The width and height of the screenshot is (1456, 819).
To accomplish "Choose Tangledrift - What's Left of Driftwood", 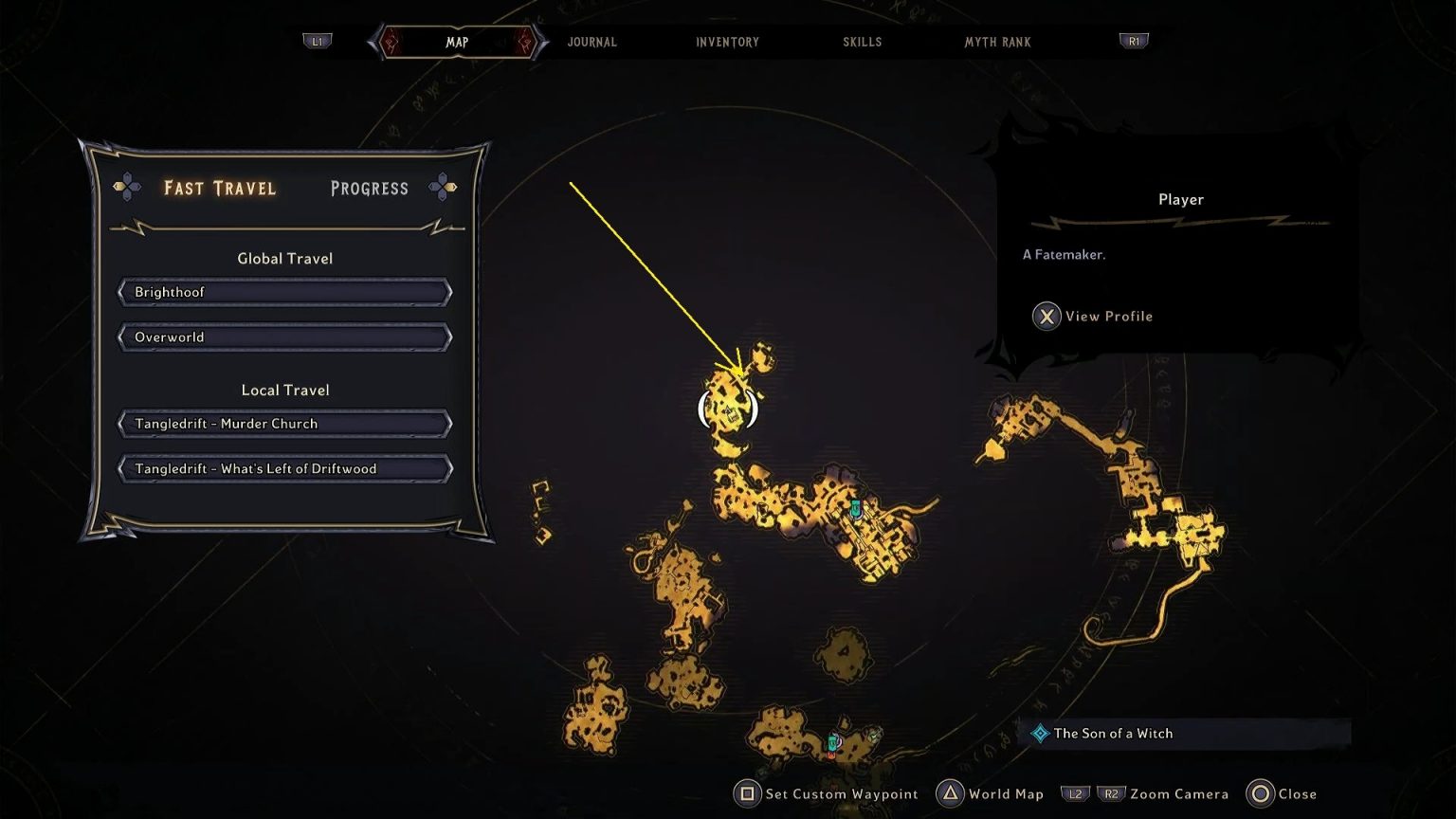I will [284, 468].
